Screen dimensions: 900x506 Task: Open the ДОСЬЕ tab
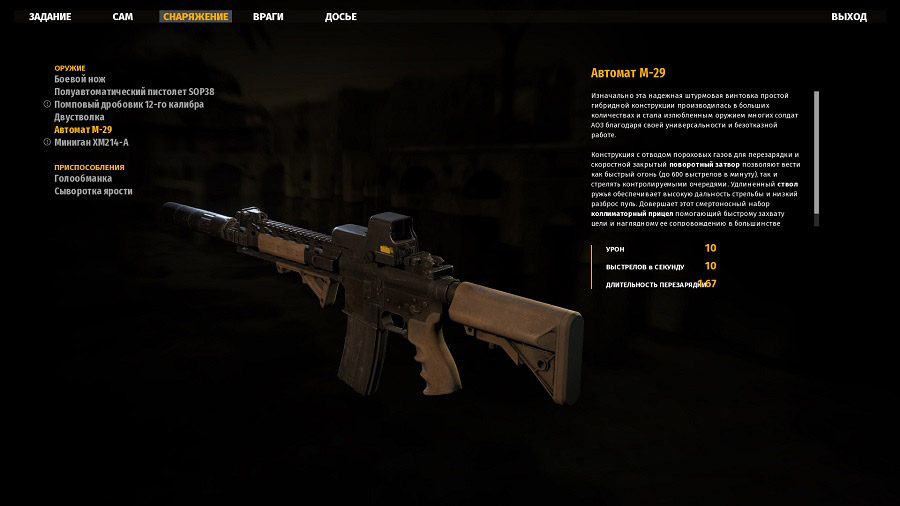click(341, 17)
